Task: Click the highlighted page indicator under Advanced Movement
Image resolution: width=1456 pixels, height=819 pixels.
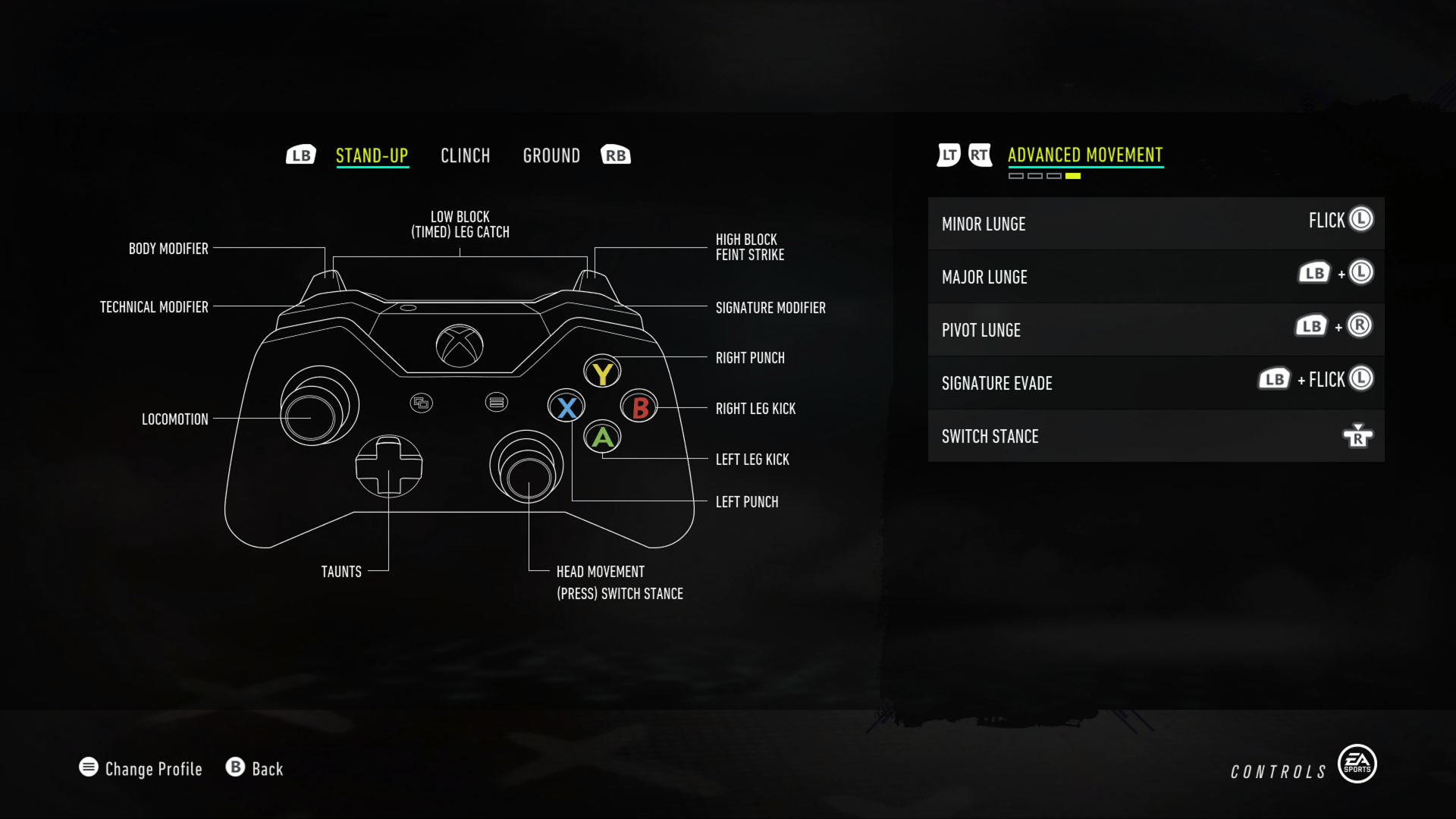Action: click(1072, 174)
